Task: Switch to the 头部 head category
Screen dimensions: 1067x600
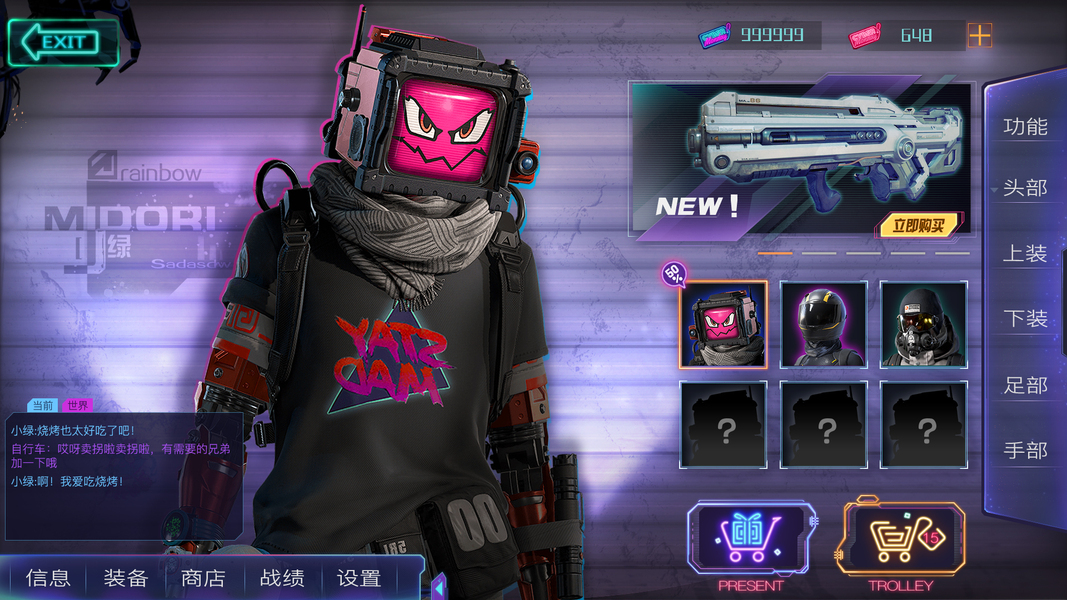Action: pos(1025,188)
